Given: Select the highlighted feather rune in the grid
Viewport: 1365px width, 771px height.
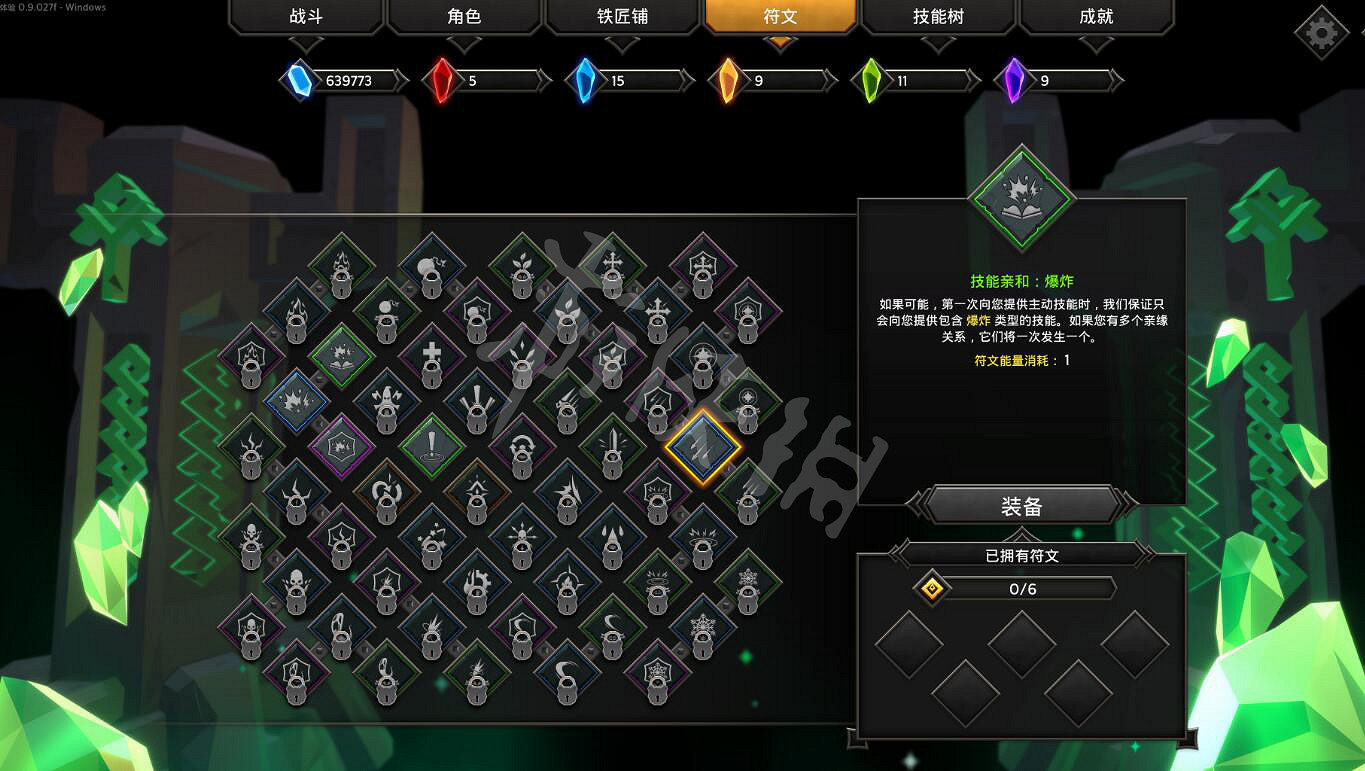Looking at the screenshot, I should pos(706,450).
